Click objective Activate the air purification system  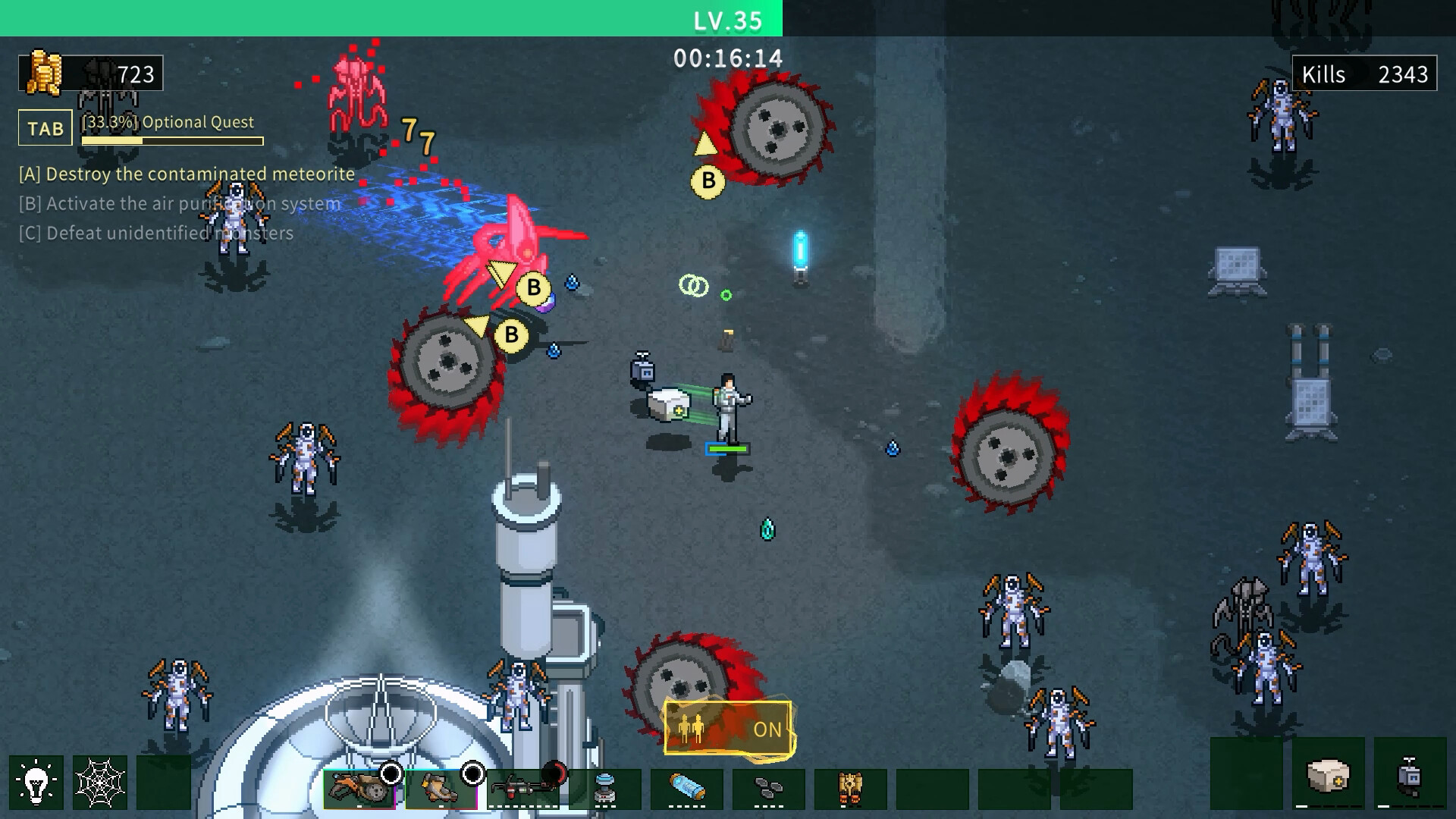pyautogui.click(x=178, y=203)
